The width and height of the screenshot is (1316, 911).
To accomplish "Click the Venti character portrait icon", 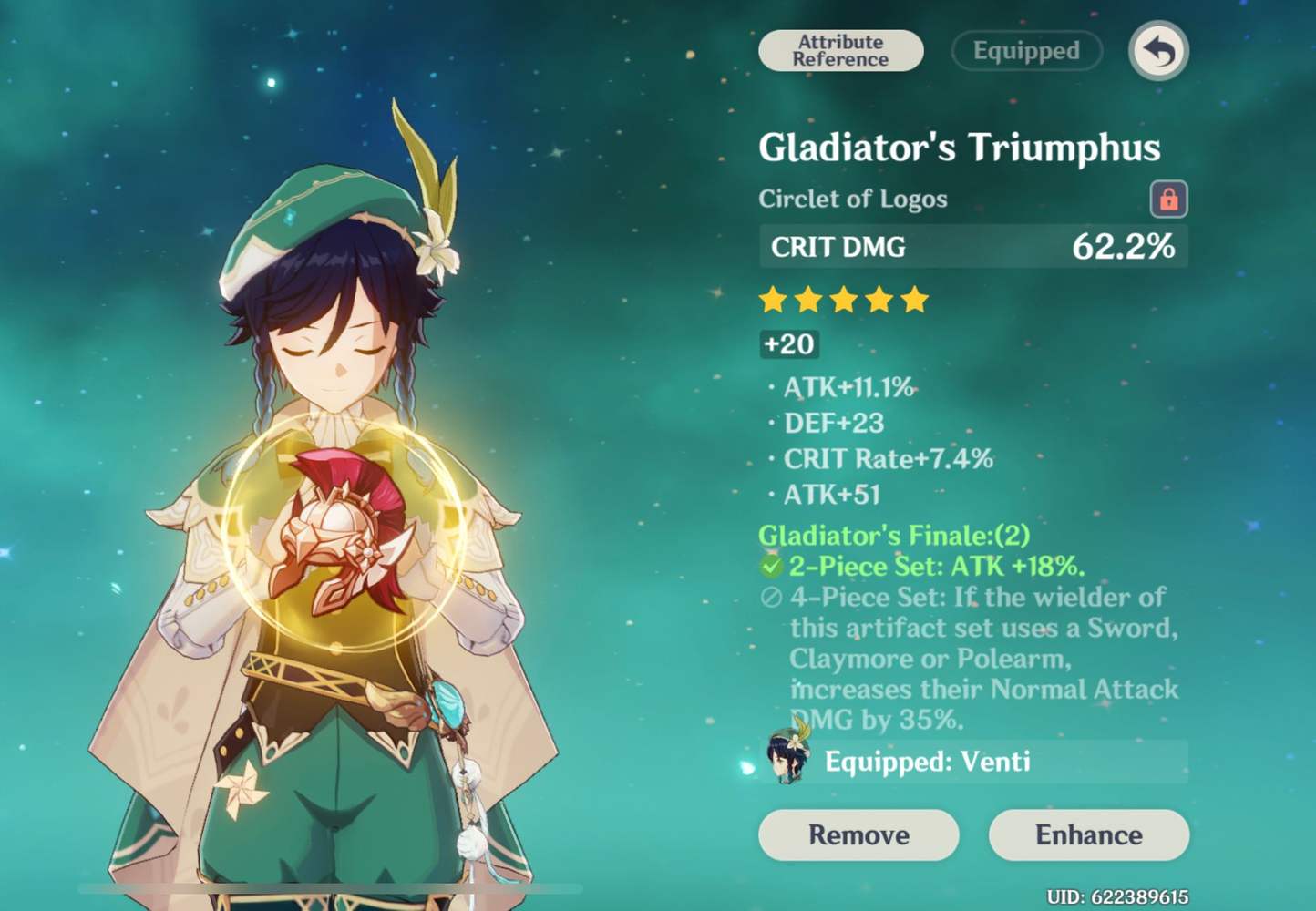I will 787,762.
